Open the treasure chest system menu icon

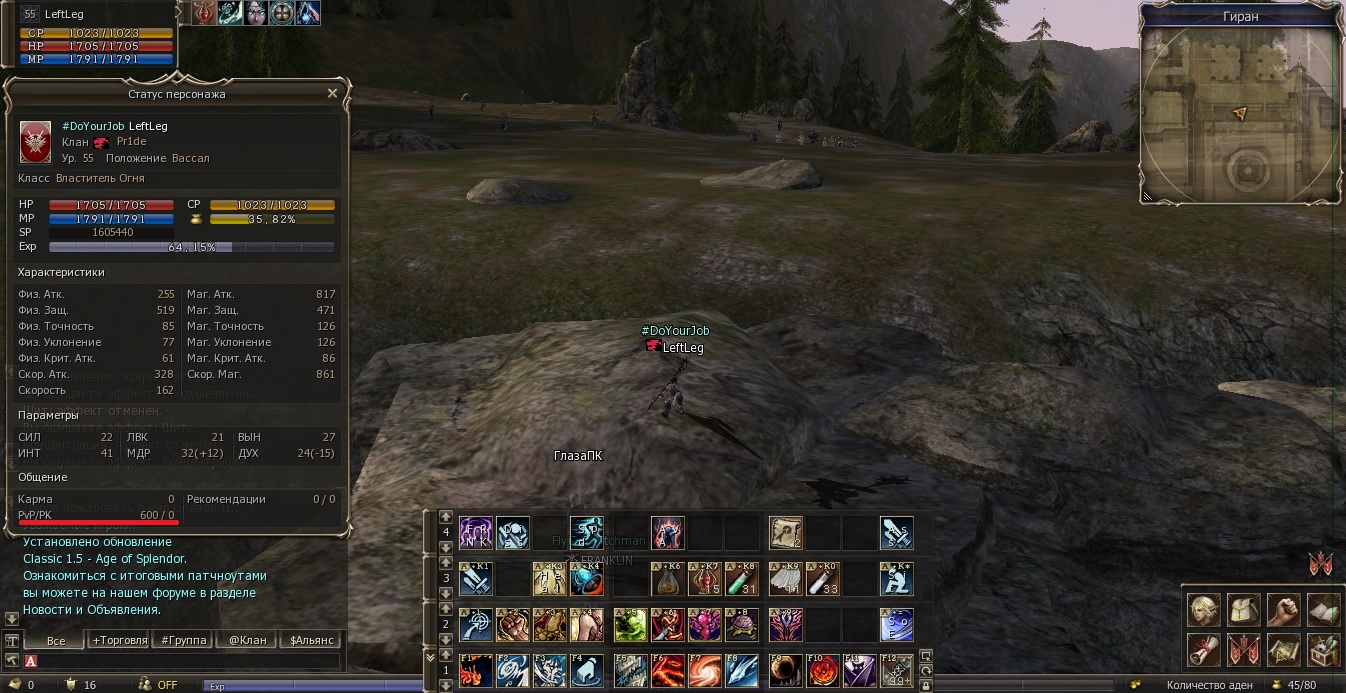coord(1323,649)
